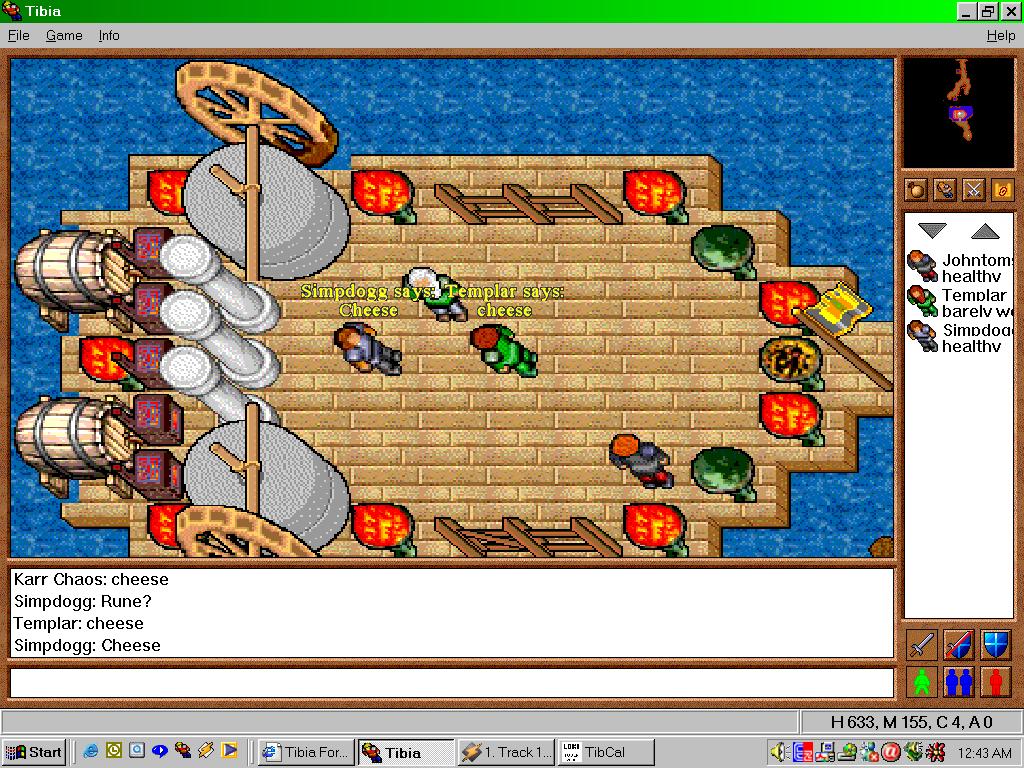The image size is (1024, 768).
Task: Open the character figure icon panel
Action: tap(944, 189)
